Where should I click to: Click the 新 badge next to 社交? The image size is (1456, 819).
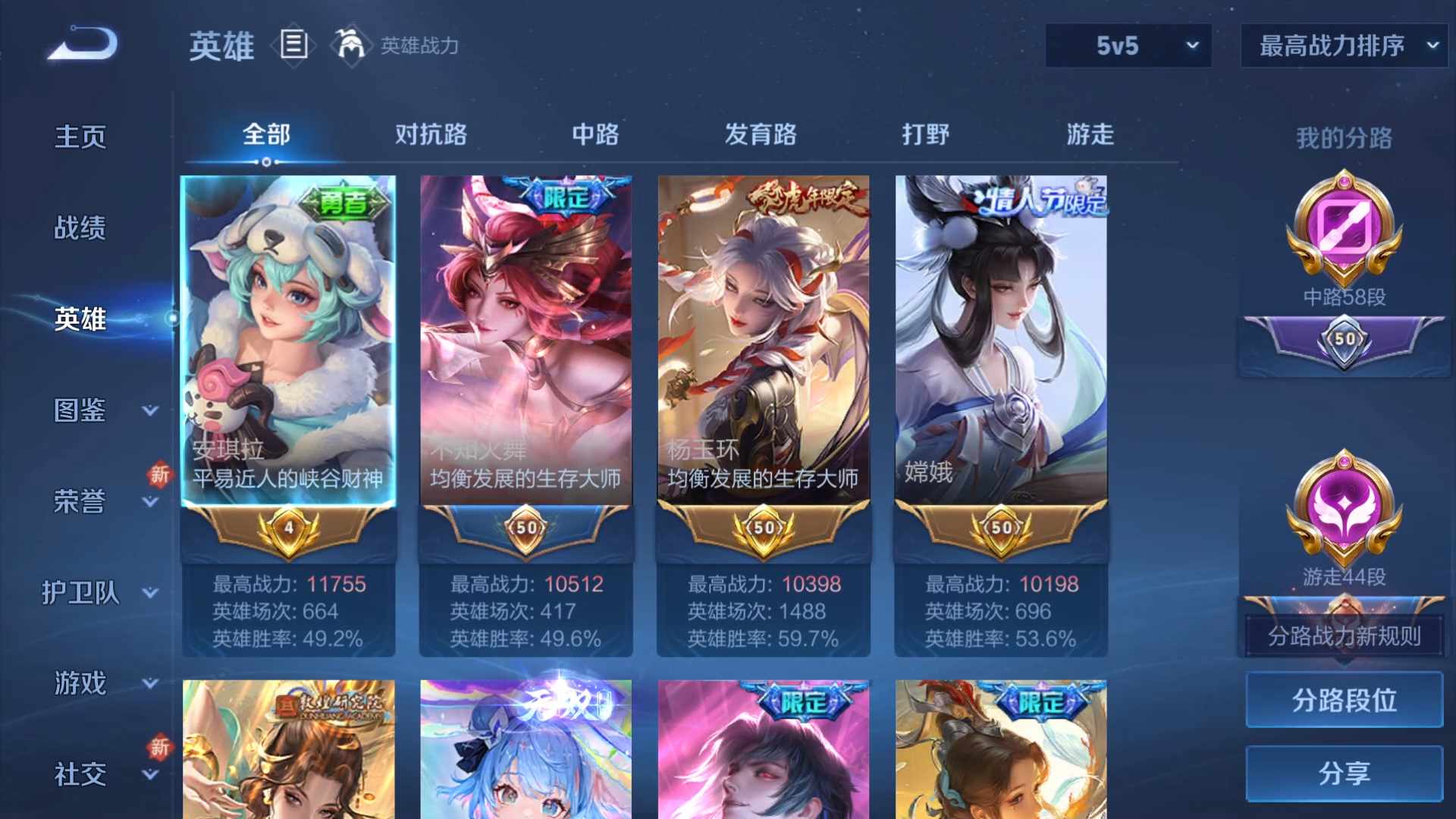click(x=160, y=747)
